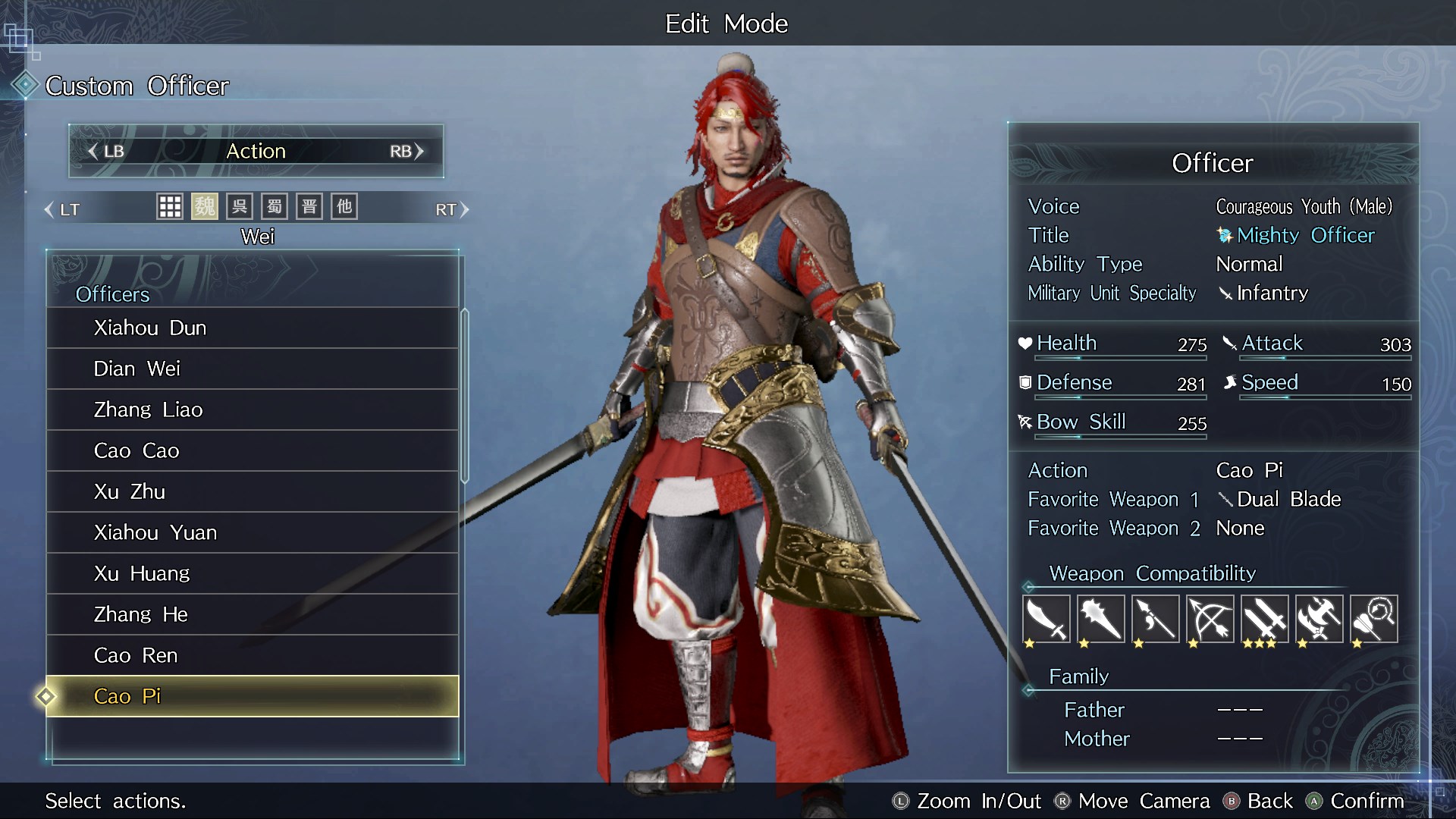The image size is (1456, 819).
Task: Open the Shu faction filter
Action: 274,206
